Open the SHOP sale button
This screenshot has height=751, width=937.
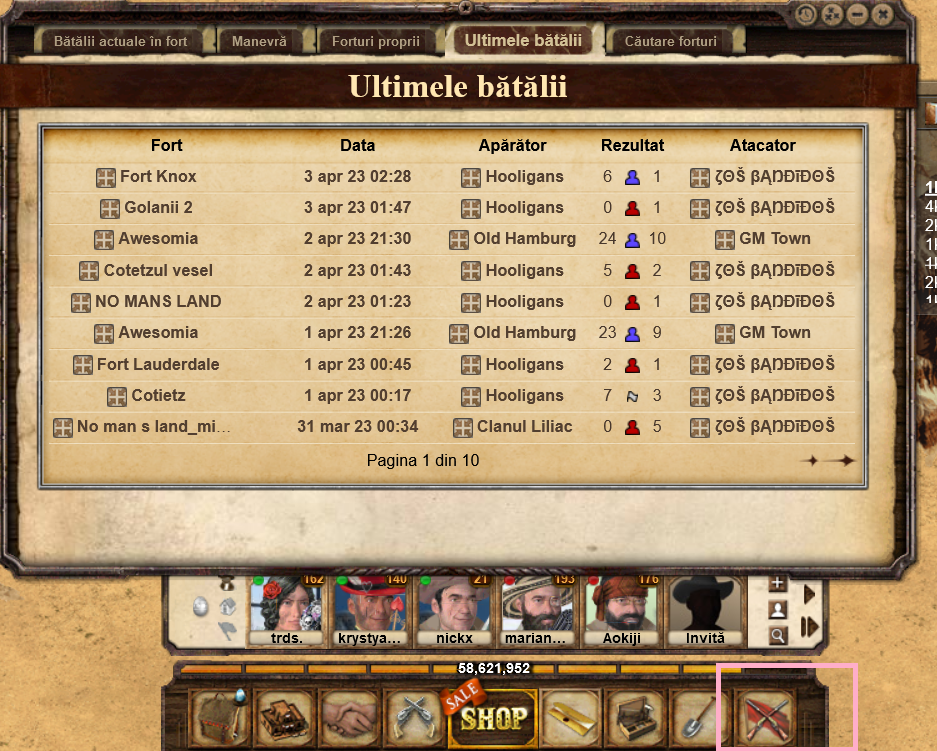coord(493,716)
